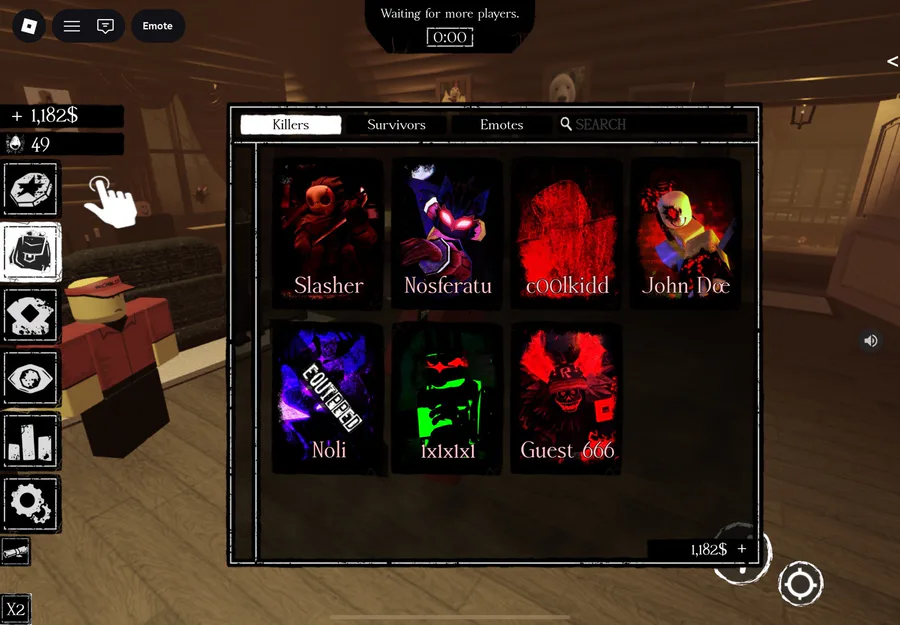Choose the Guest 666 killer card
This screenshot has width=900, height=625.
click(567, 397)
